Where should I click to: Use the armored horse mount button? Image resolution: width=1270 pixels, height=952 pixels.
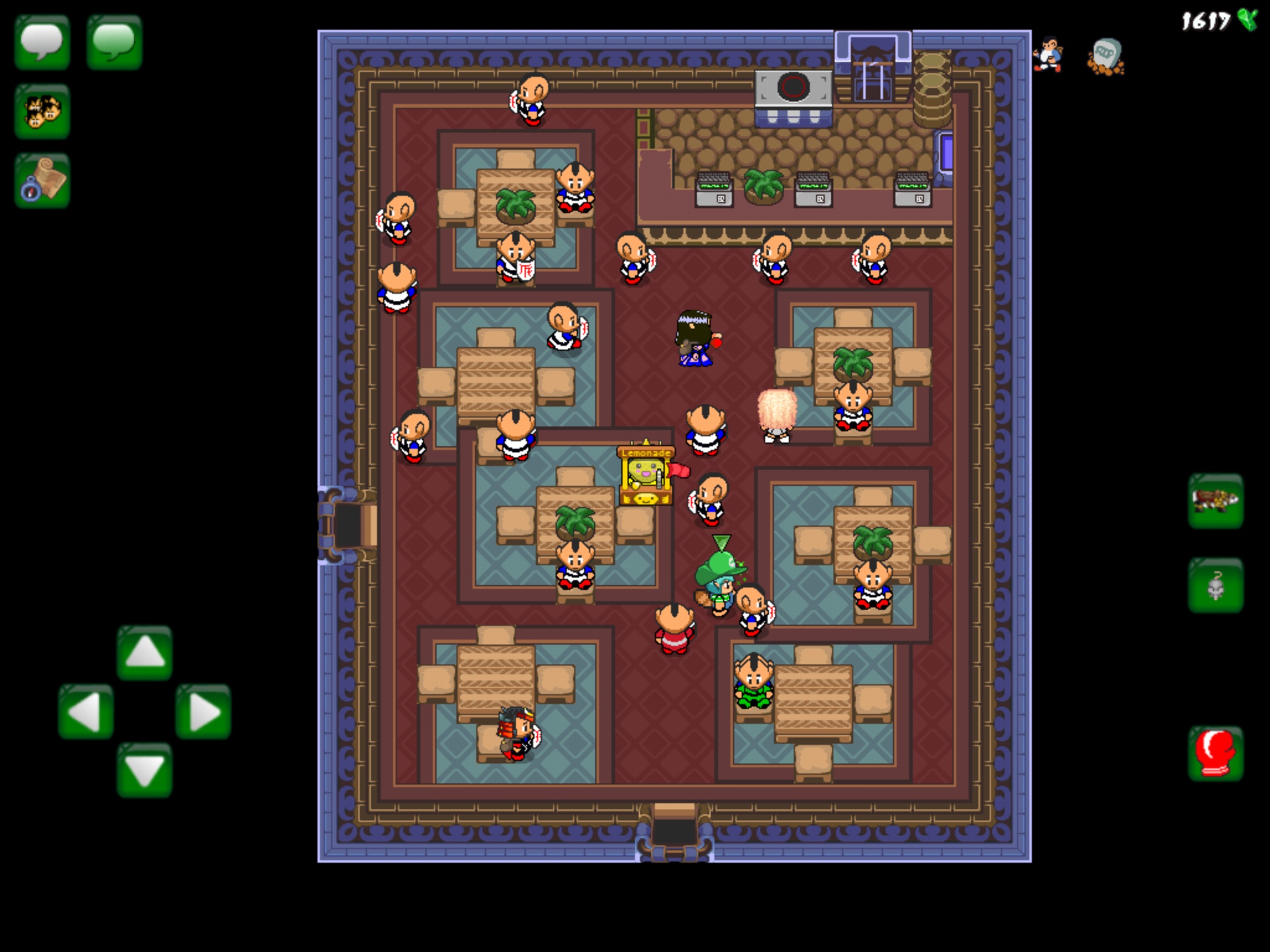pyautogui.click(x=1215, y=501)
